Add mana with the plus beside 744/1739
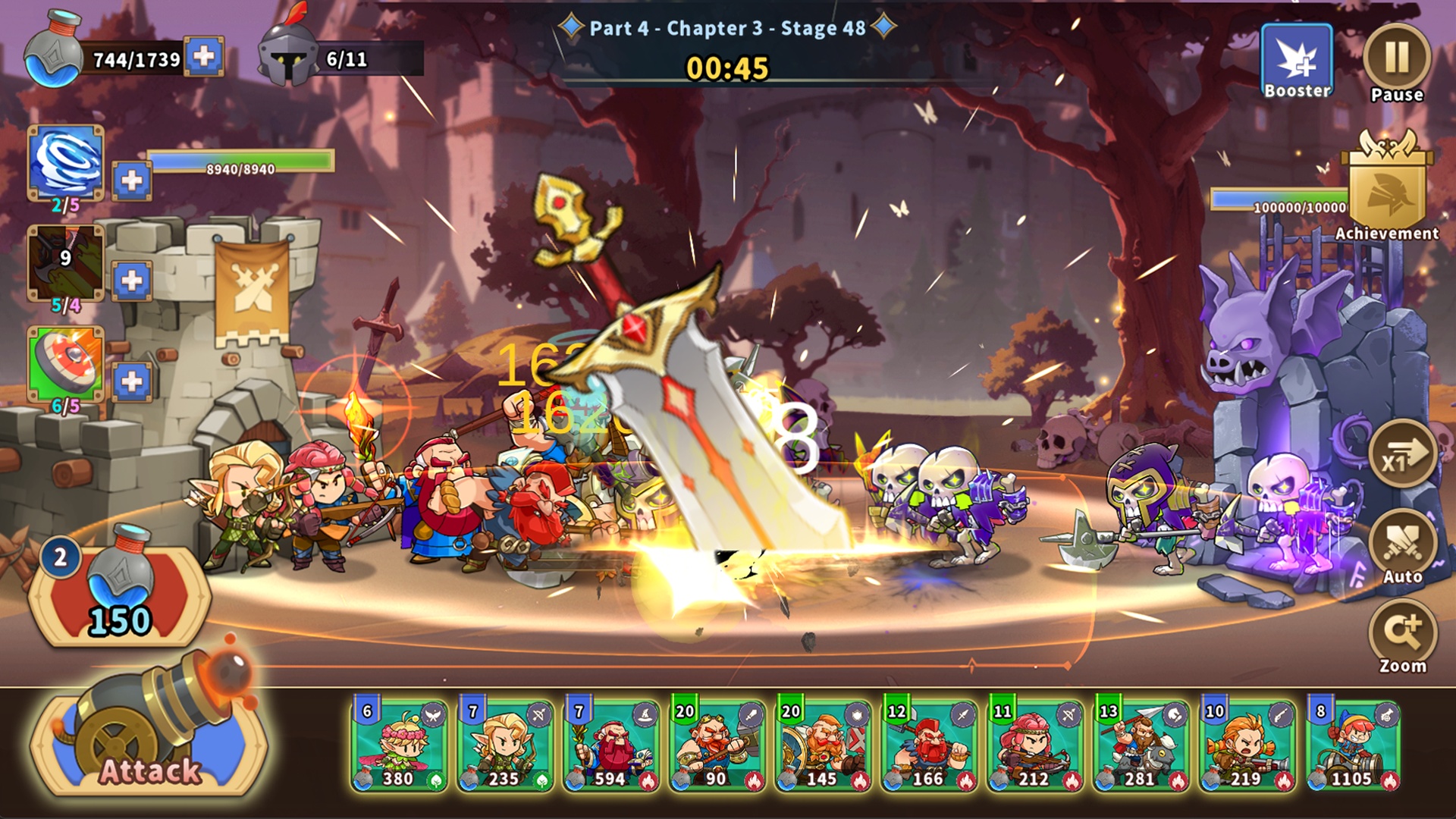The image size is (1456, 819). 203,57
